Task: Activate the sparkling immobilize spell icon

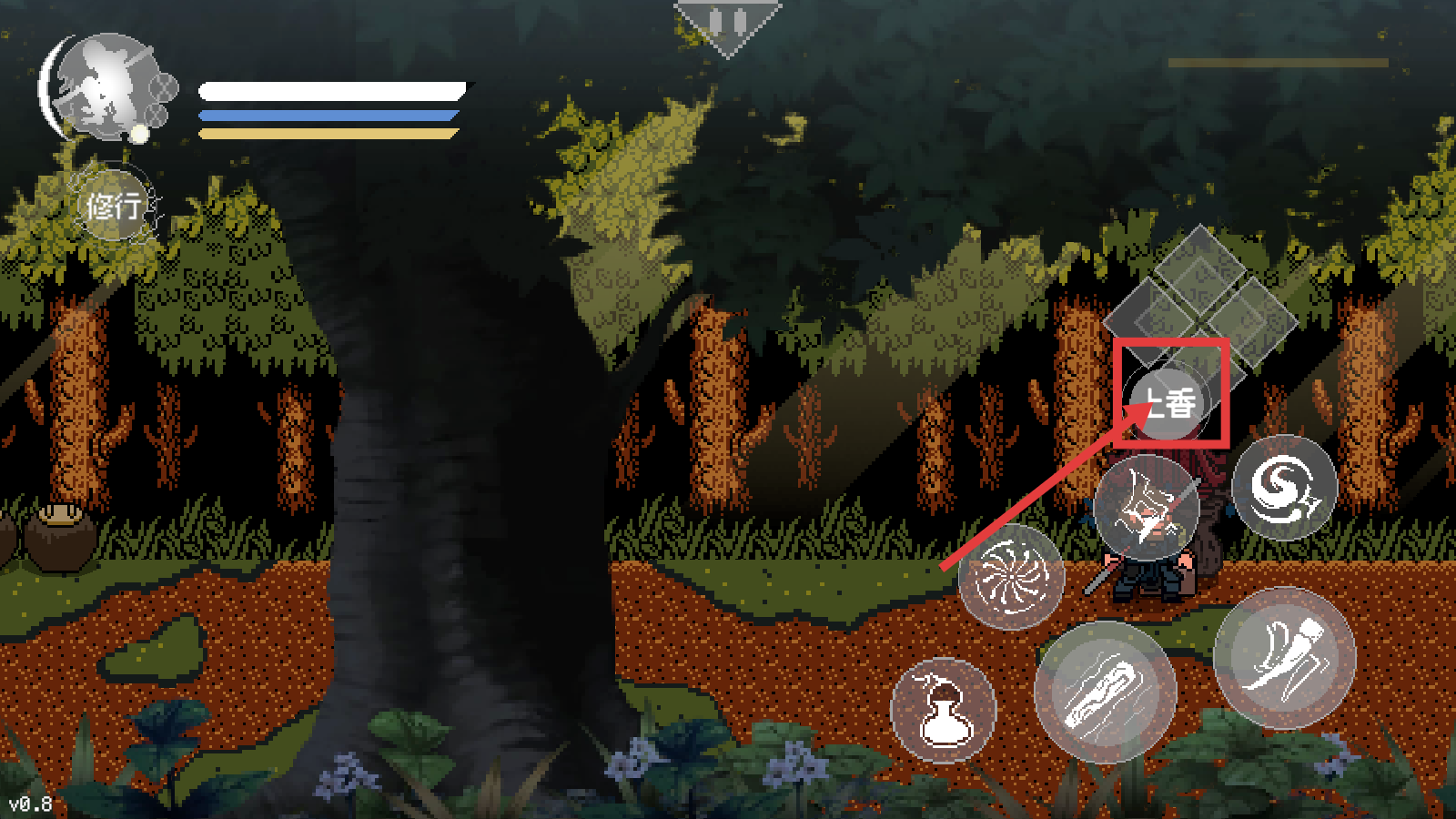Action: point(1147,508)
